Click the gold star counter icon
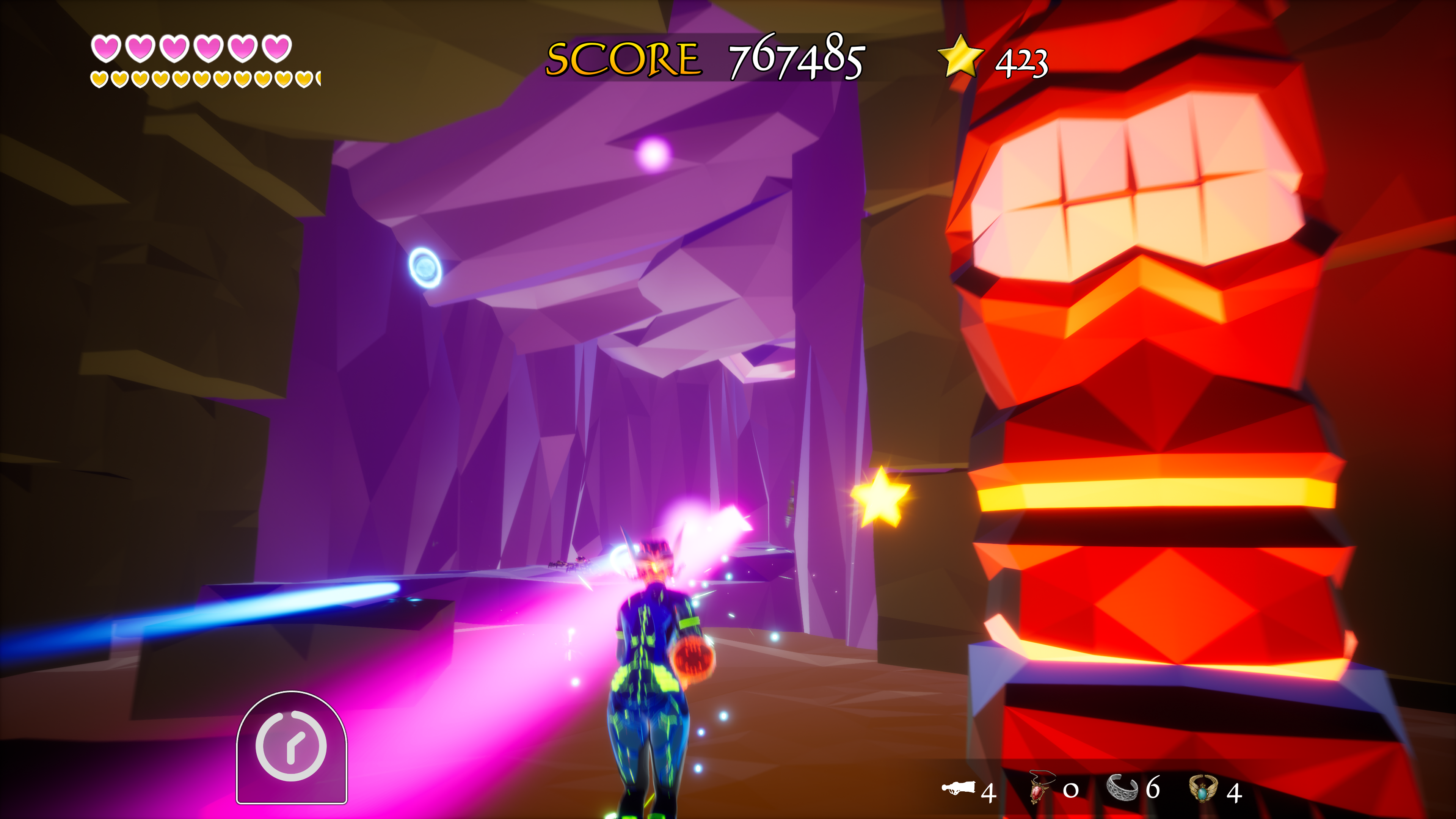 click(960, 56)
